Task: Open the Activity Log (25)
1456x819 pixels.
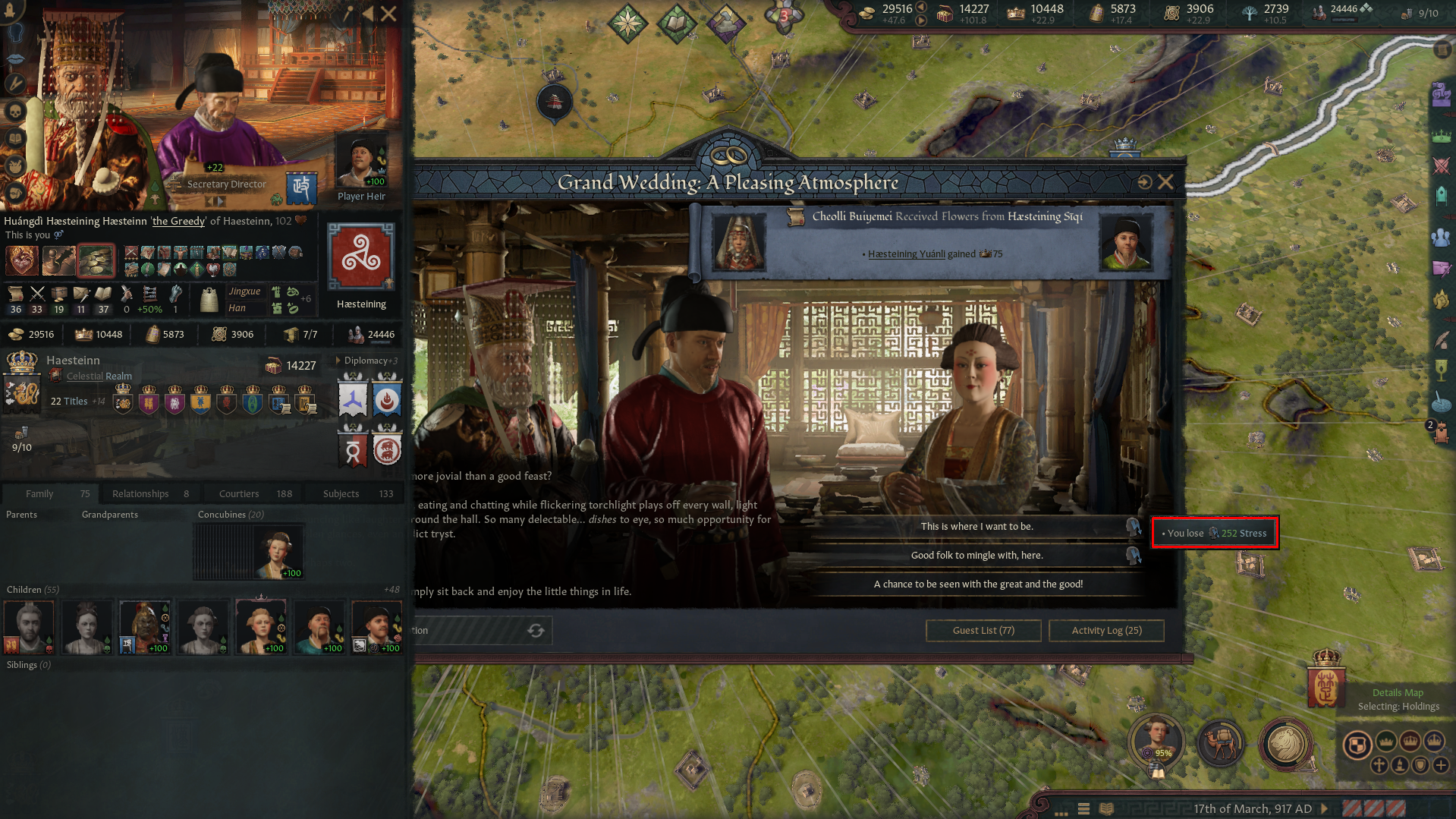Action: coord(1106,631)
